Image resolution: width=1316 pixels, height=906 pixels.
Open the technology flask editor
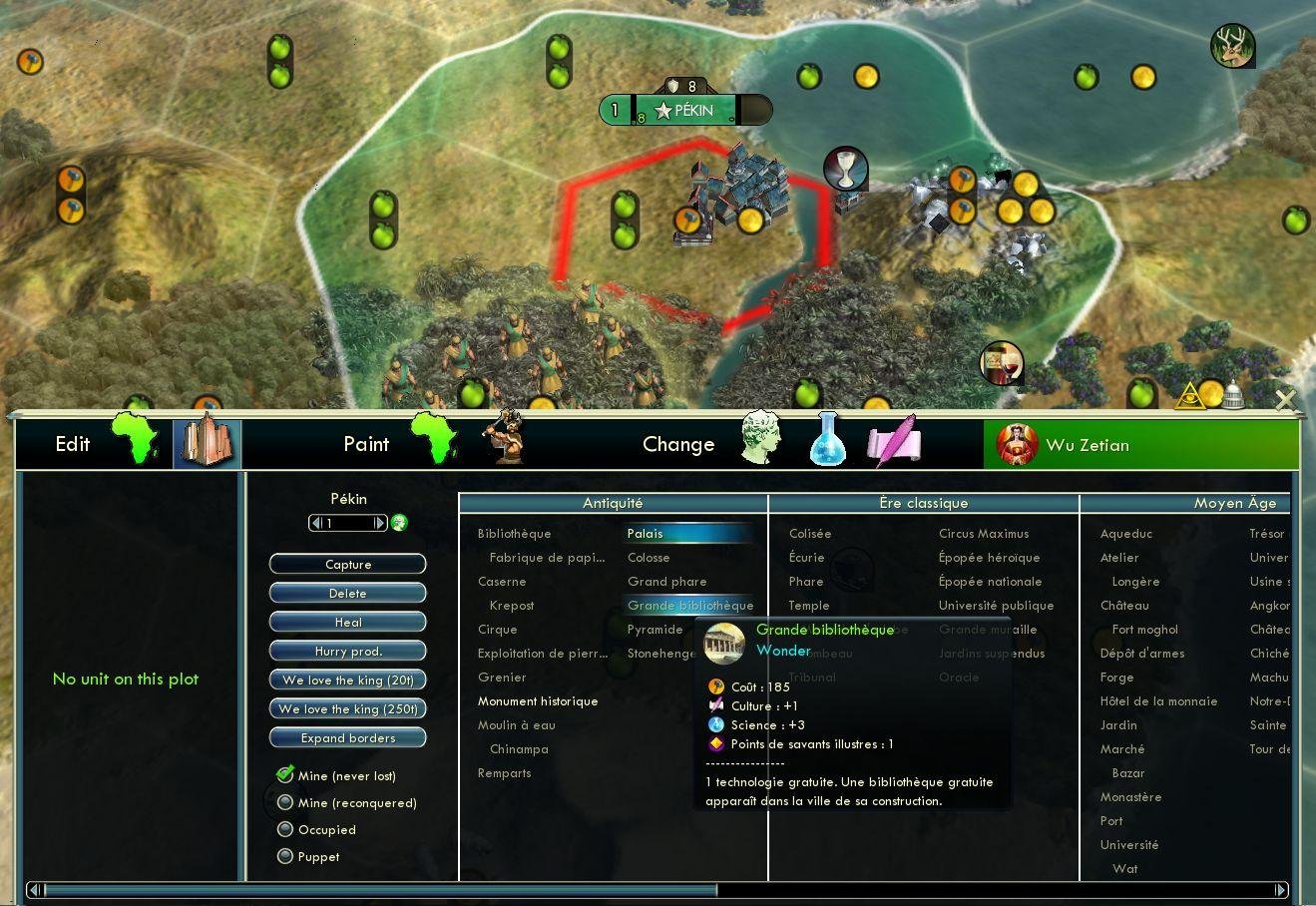pos(827,442)
